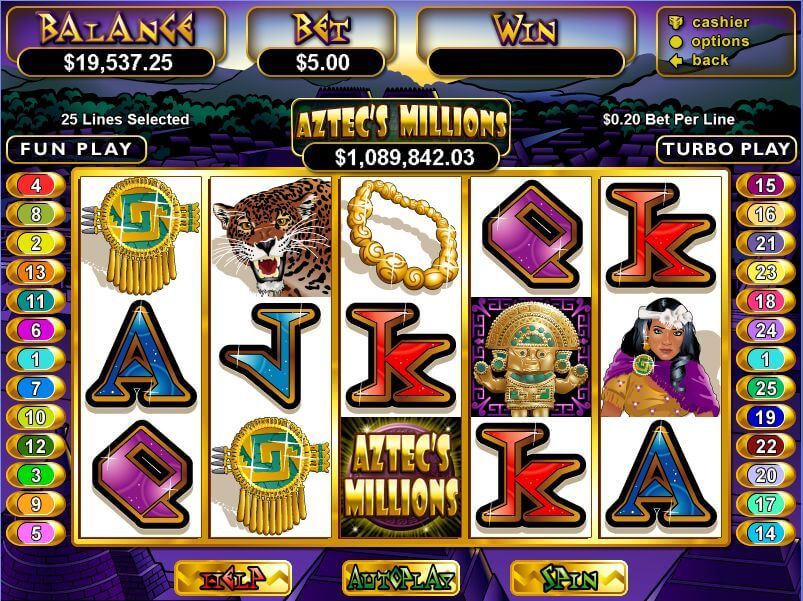Open the options menu

720,41
